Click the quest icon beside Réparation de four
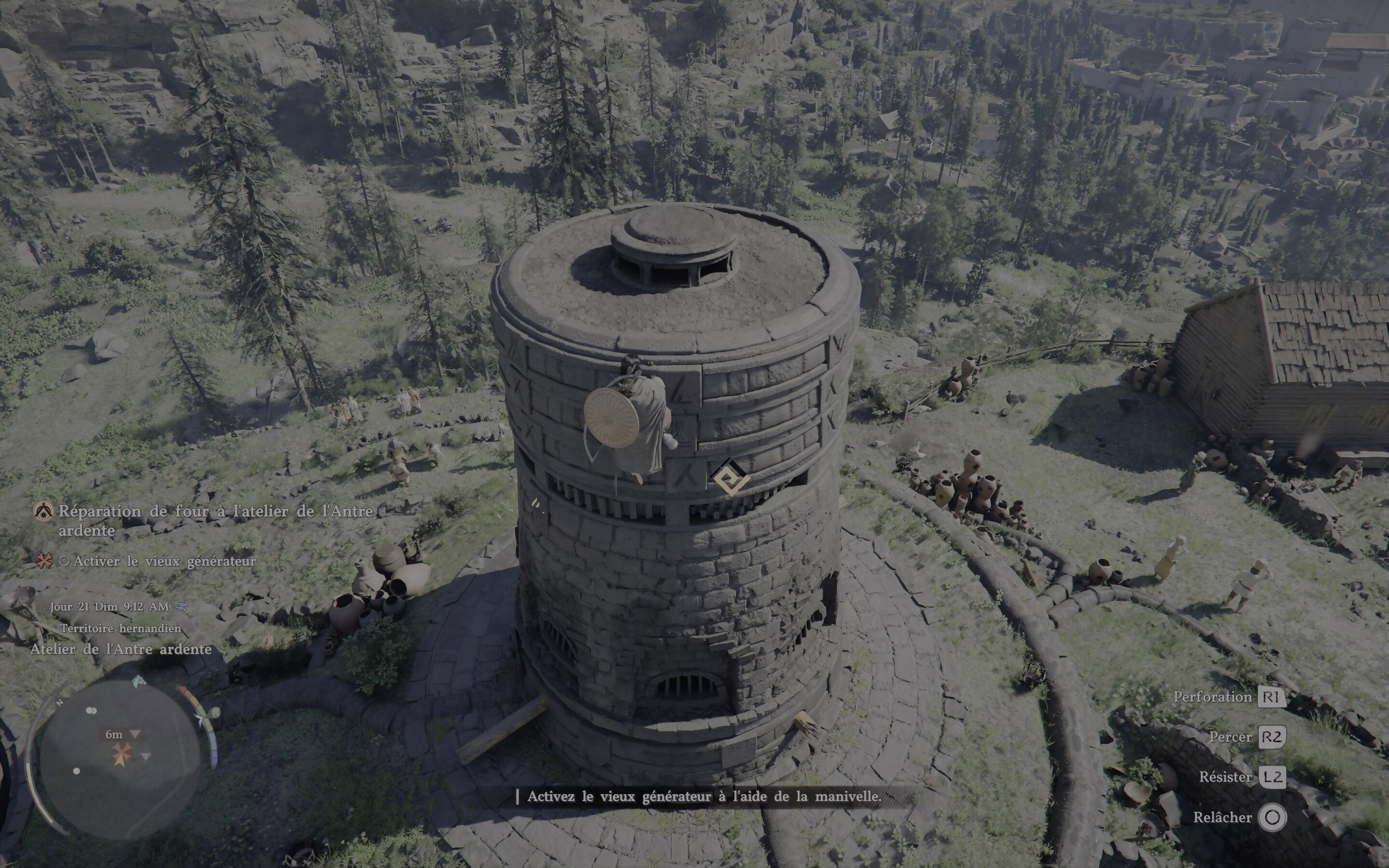The image size is (1389, 868). [x=43, y=511]
